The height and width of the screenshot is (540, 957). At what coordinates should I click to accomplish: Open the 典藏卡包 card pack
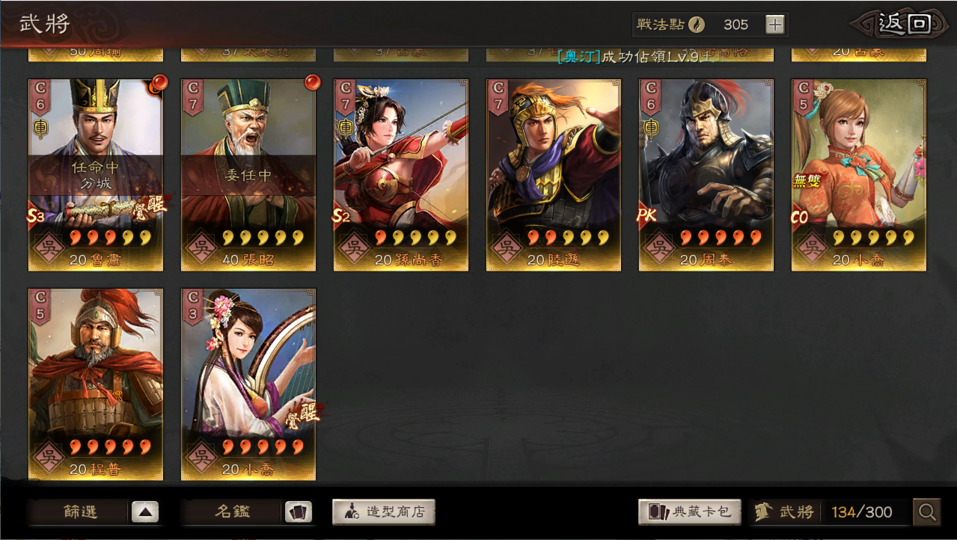(689, 512)
